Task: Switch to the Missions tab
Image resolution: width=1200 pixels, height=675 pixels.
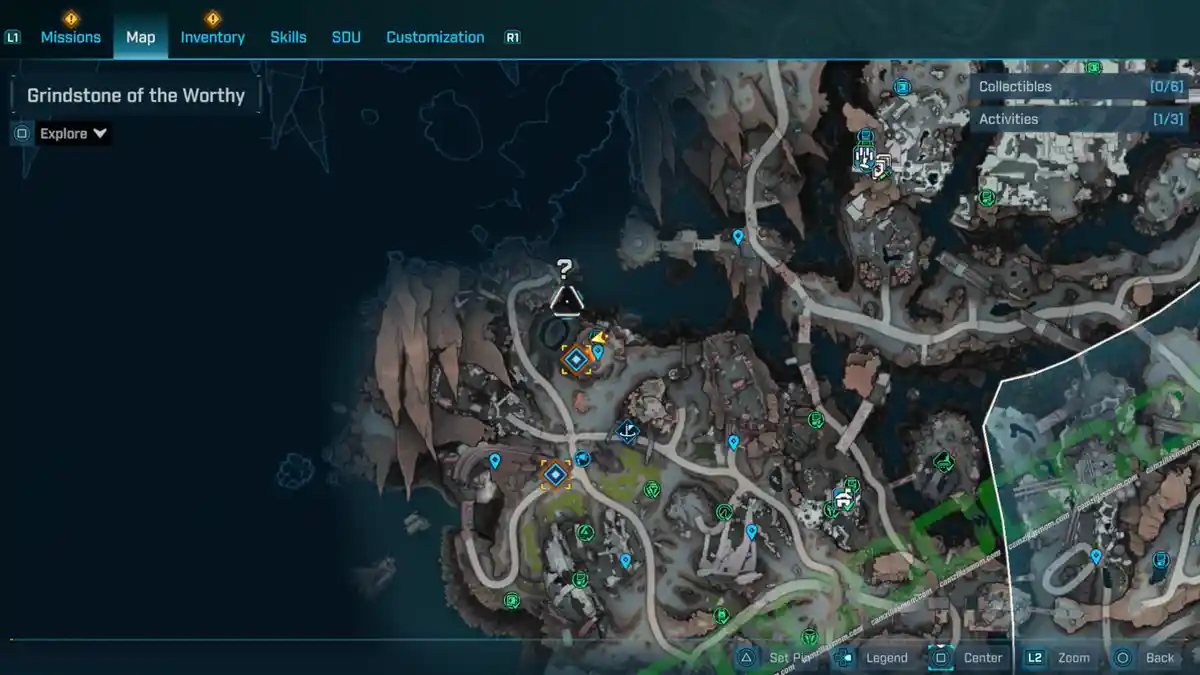Action: [70, 37]
